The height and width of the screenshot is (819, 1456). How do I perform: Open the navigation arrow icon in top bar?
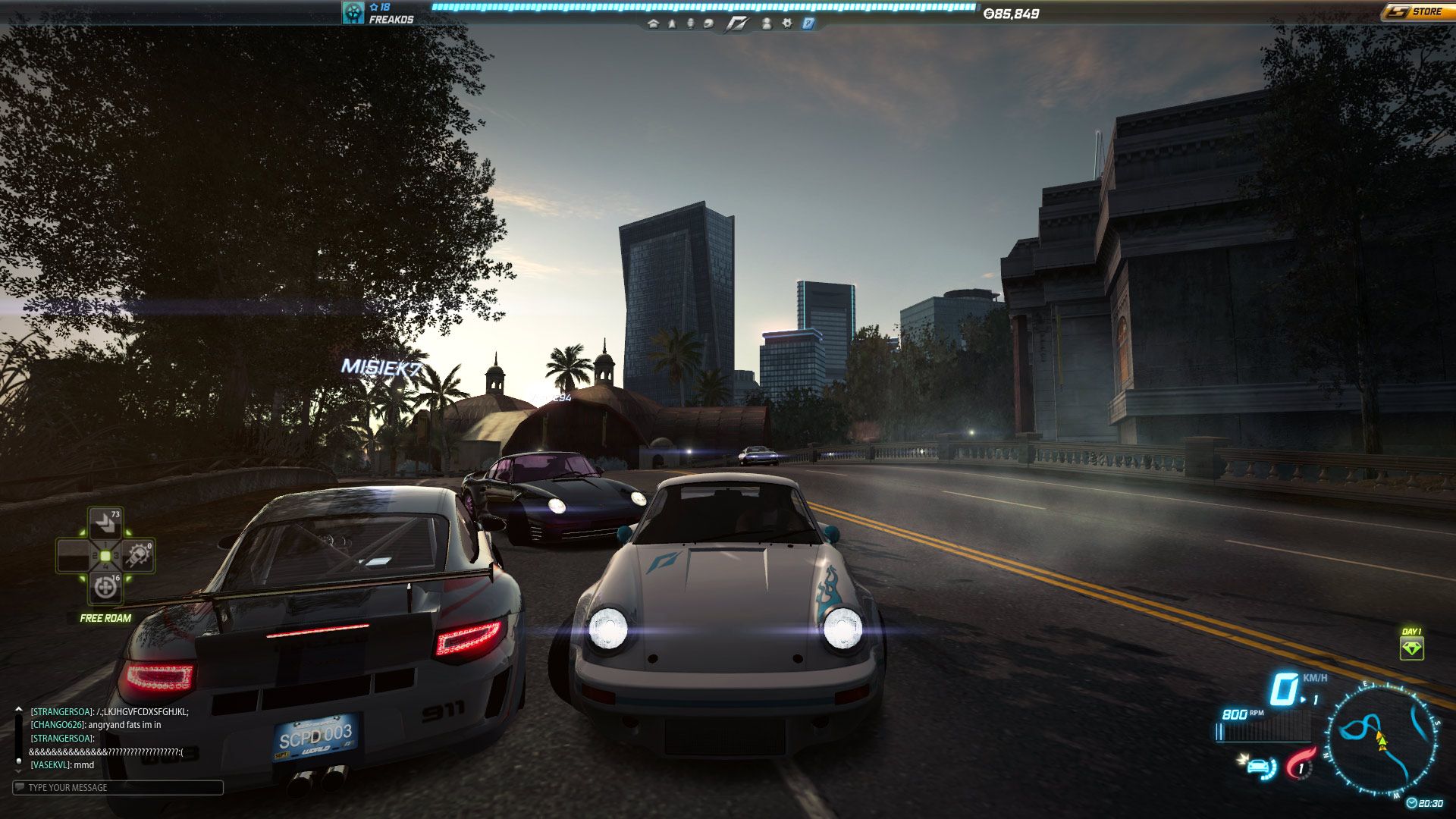pyautogui.click(x=672, y=24)
